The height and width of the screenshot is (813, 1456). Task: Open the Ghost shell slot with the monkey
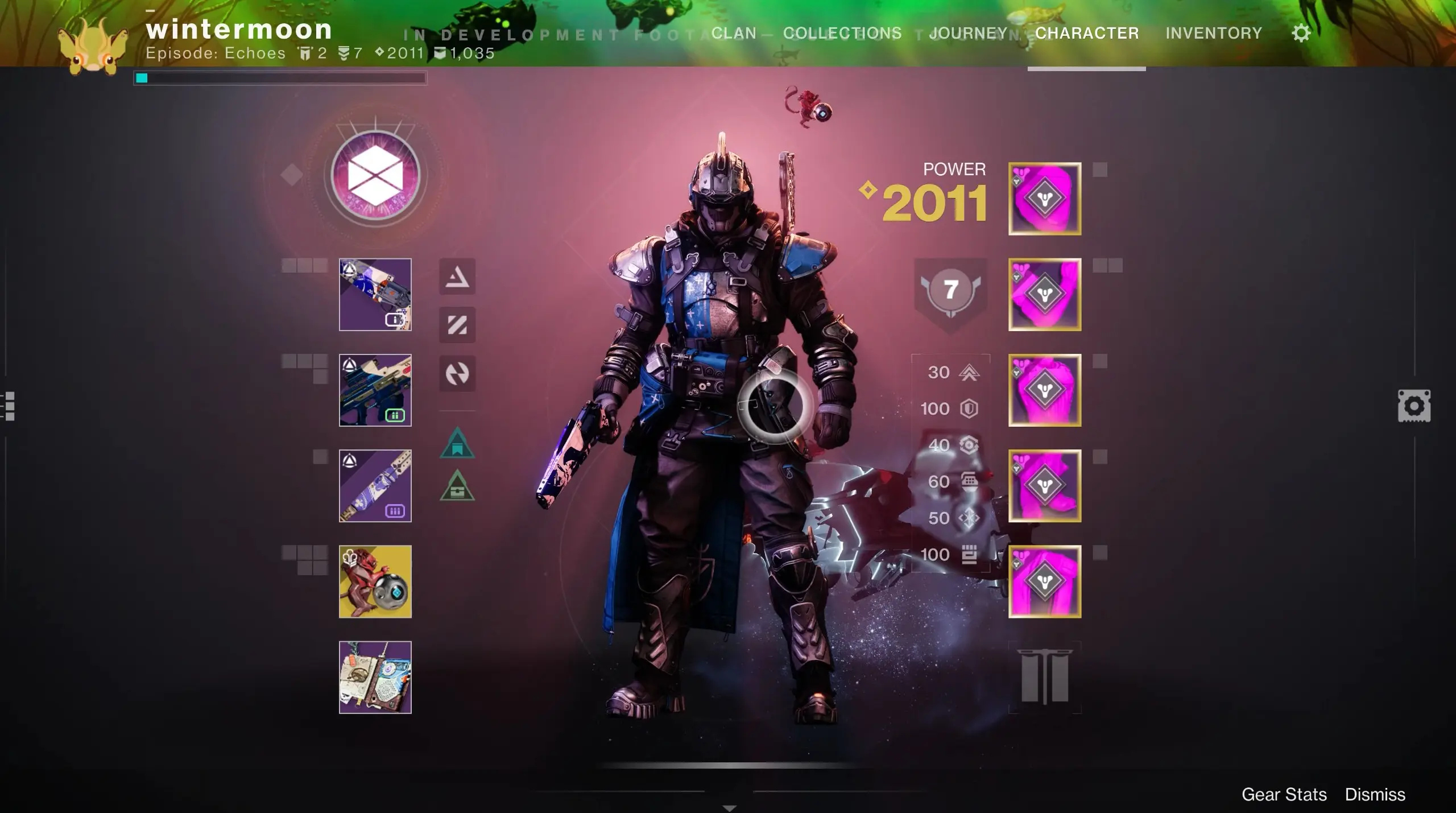pyautogui.click(x=375, y=581)
